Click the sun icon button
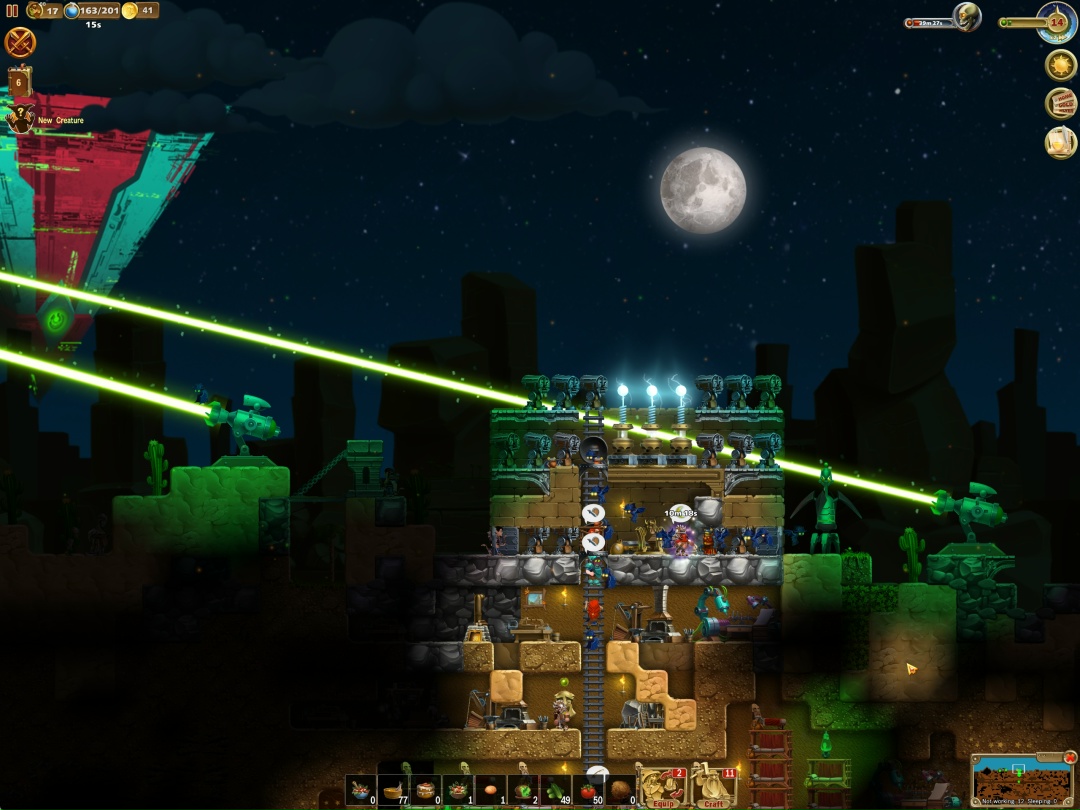 click(1060, 65)
